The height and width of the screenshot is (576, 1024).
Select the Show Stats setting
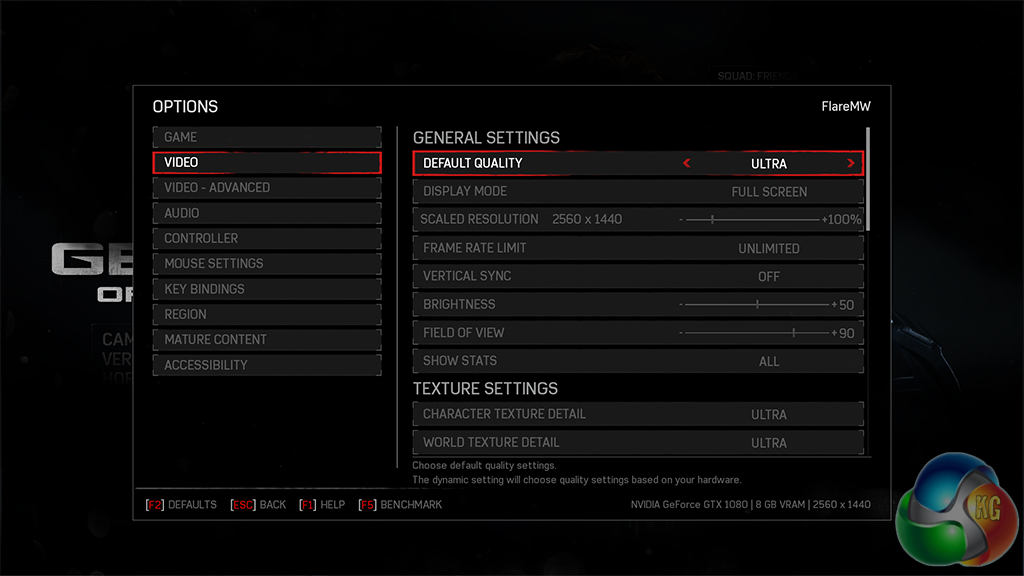[637, 361]
